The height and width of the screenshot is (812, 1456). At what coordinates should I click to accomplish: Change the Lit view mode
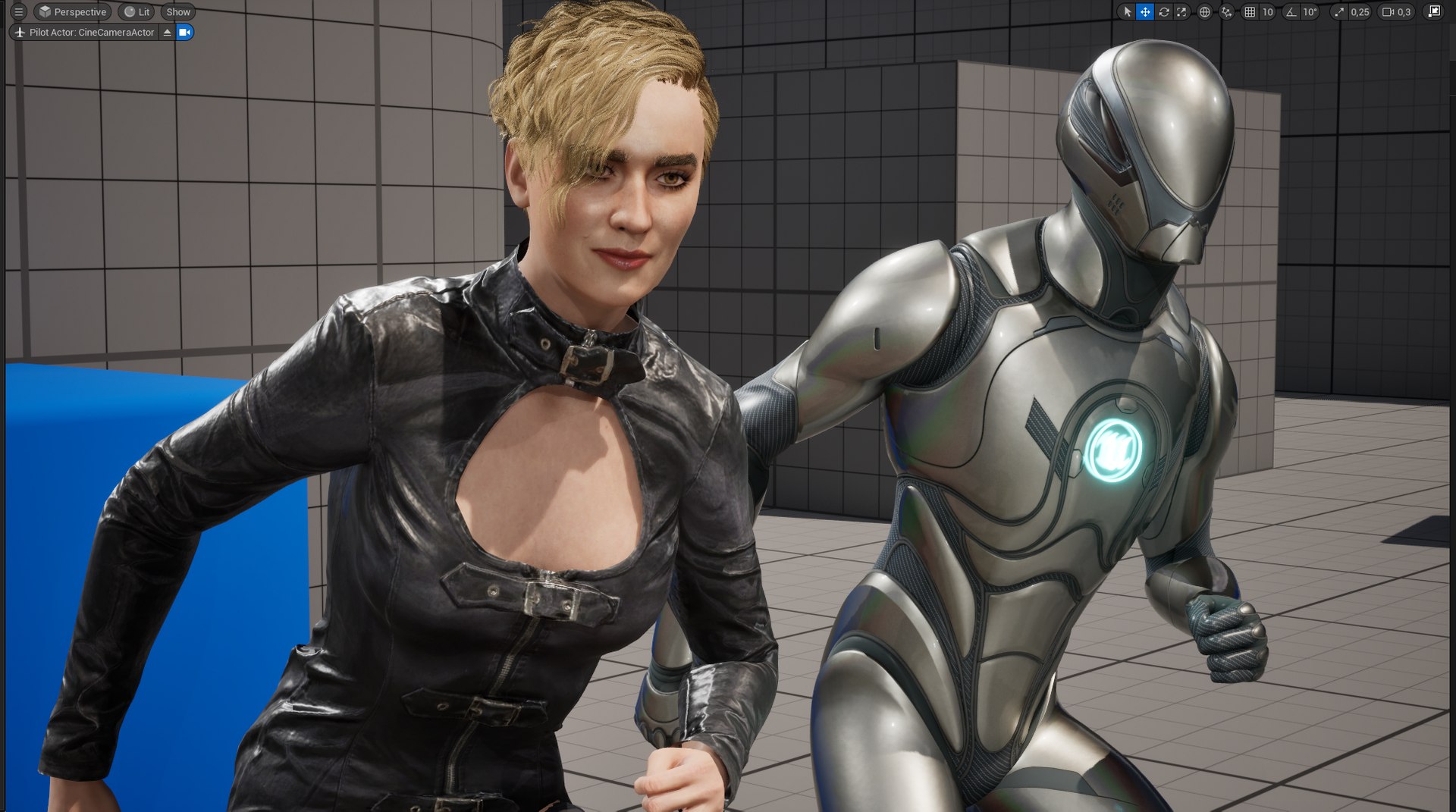137,12
